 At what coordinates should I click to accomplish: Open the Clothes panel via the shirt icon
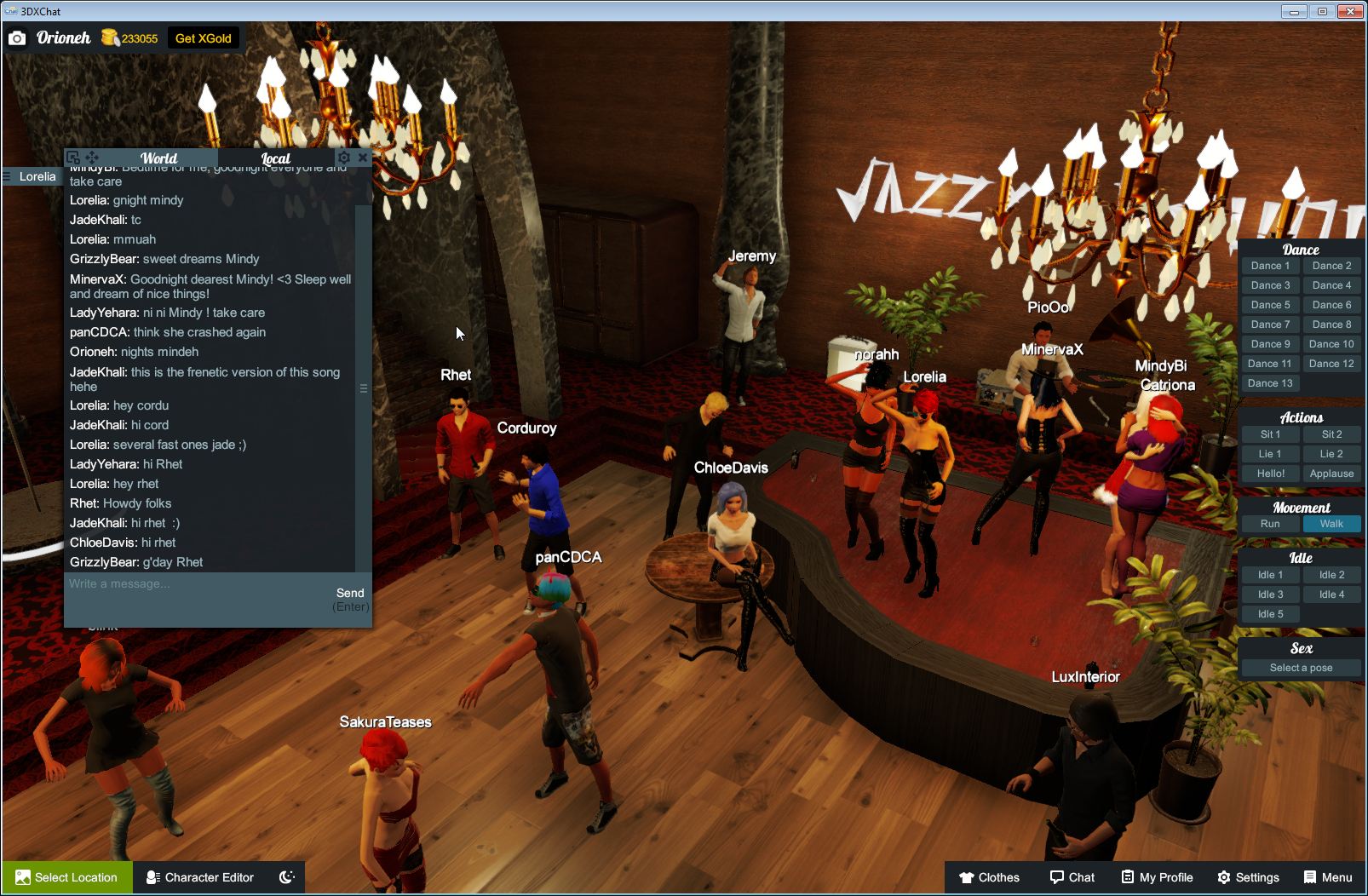(989, 876)
